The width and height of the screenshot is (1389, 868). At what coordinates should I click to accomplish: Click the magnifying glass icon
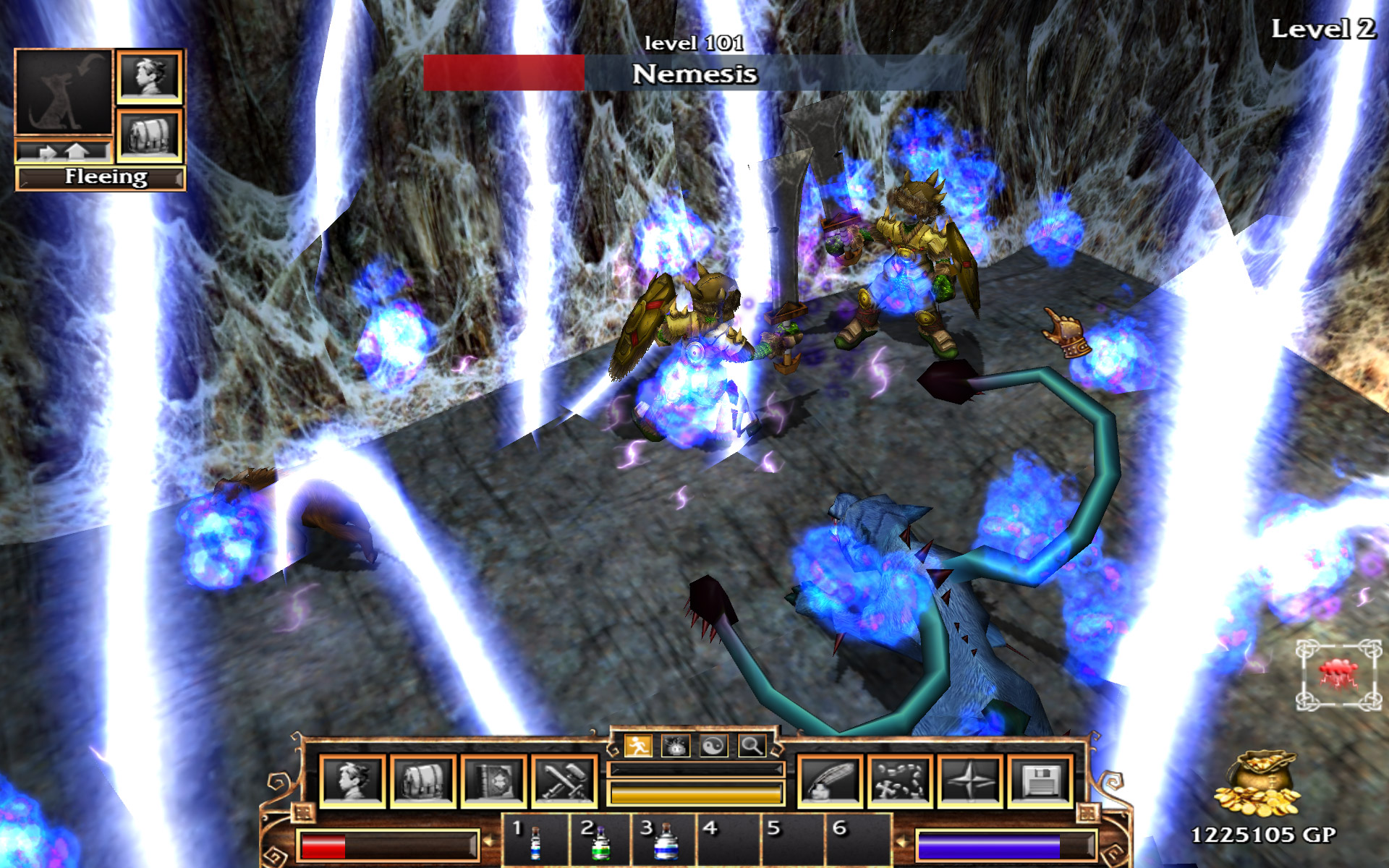[752, 745]
